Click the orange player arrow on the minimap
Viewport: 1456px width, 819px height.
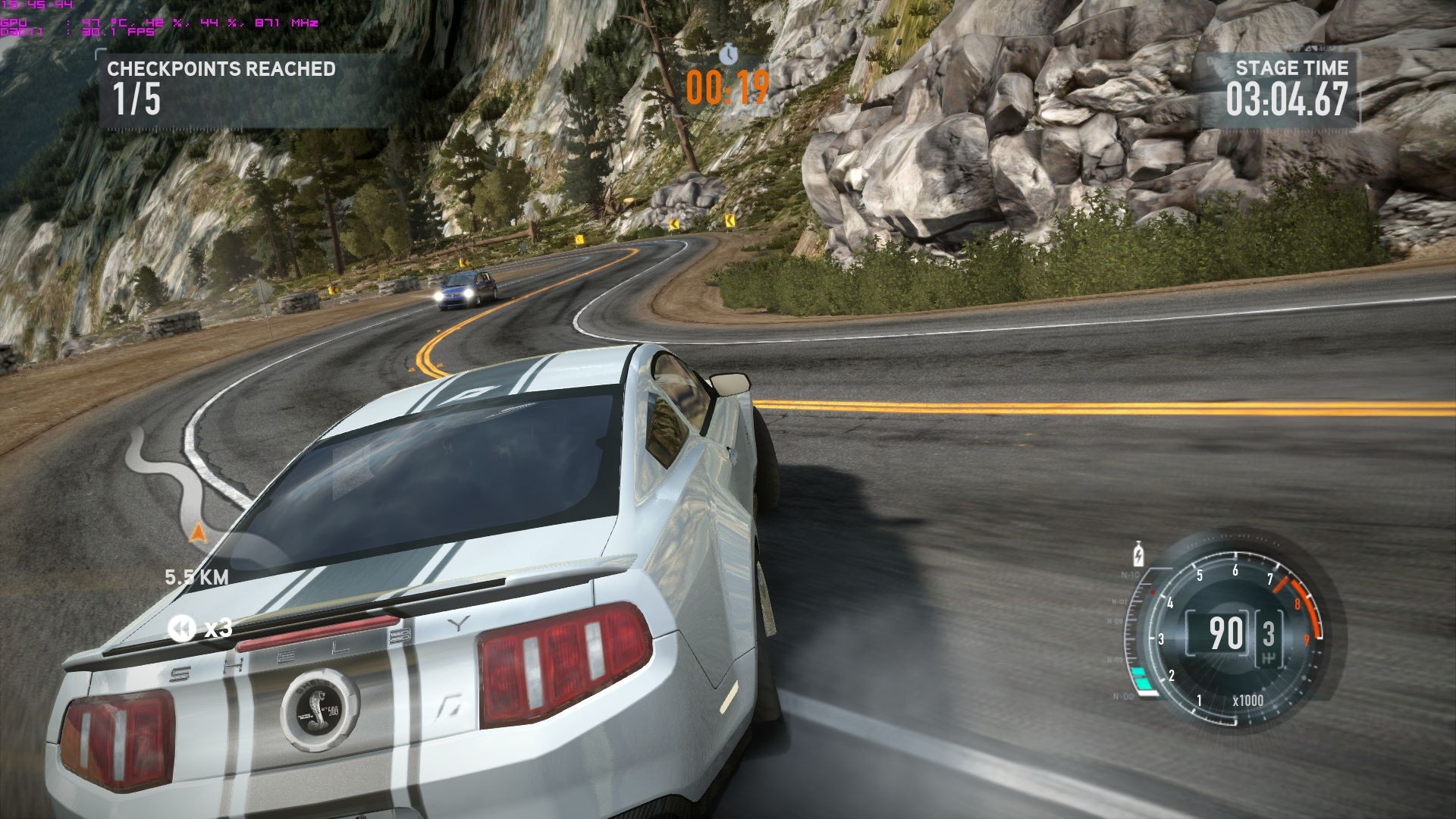[197, 534]
